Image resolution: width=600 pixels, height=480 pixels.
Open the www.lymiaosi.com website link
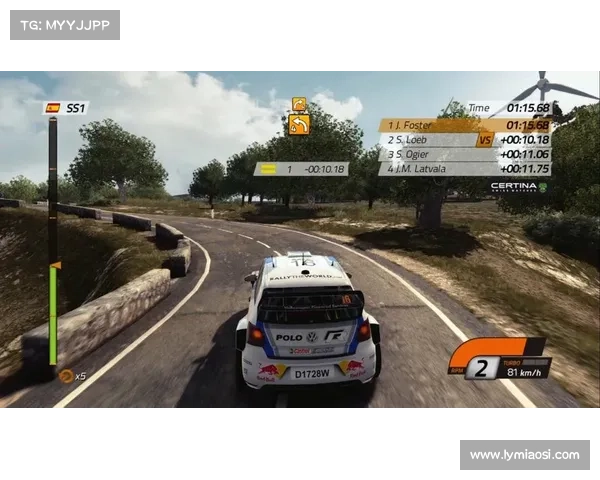click(x=524, y=455)
